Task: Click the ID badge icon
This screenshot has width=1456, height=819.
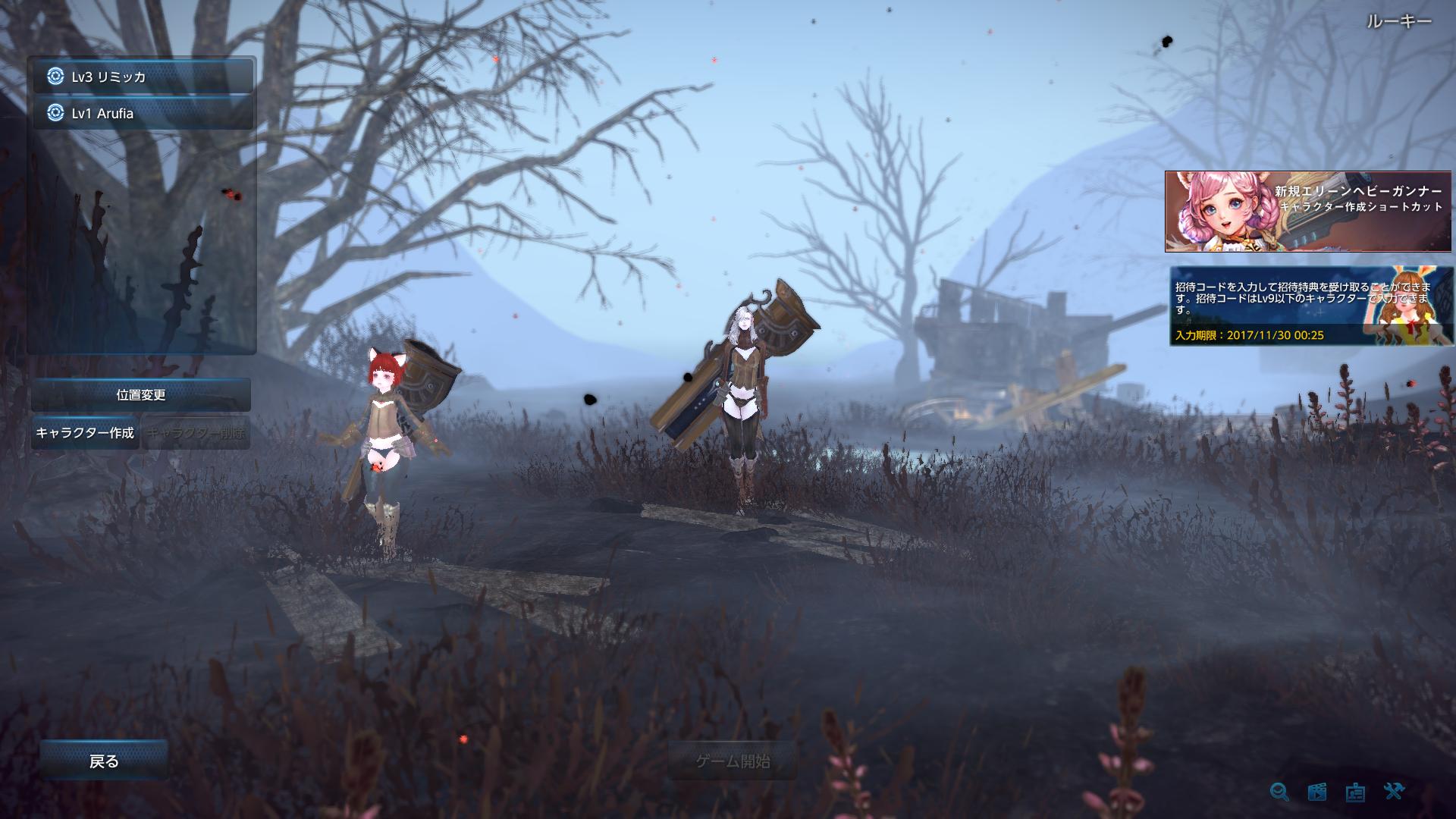Action: pos(1355,792)
